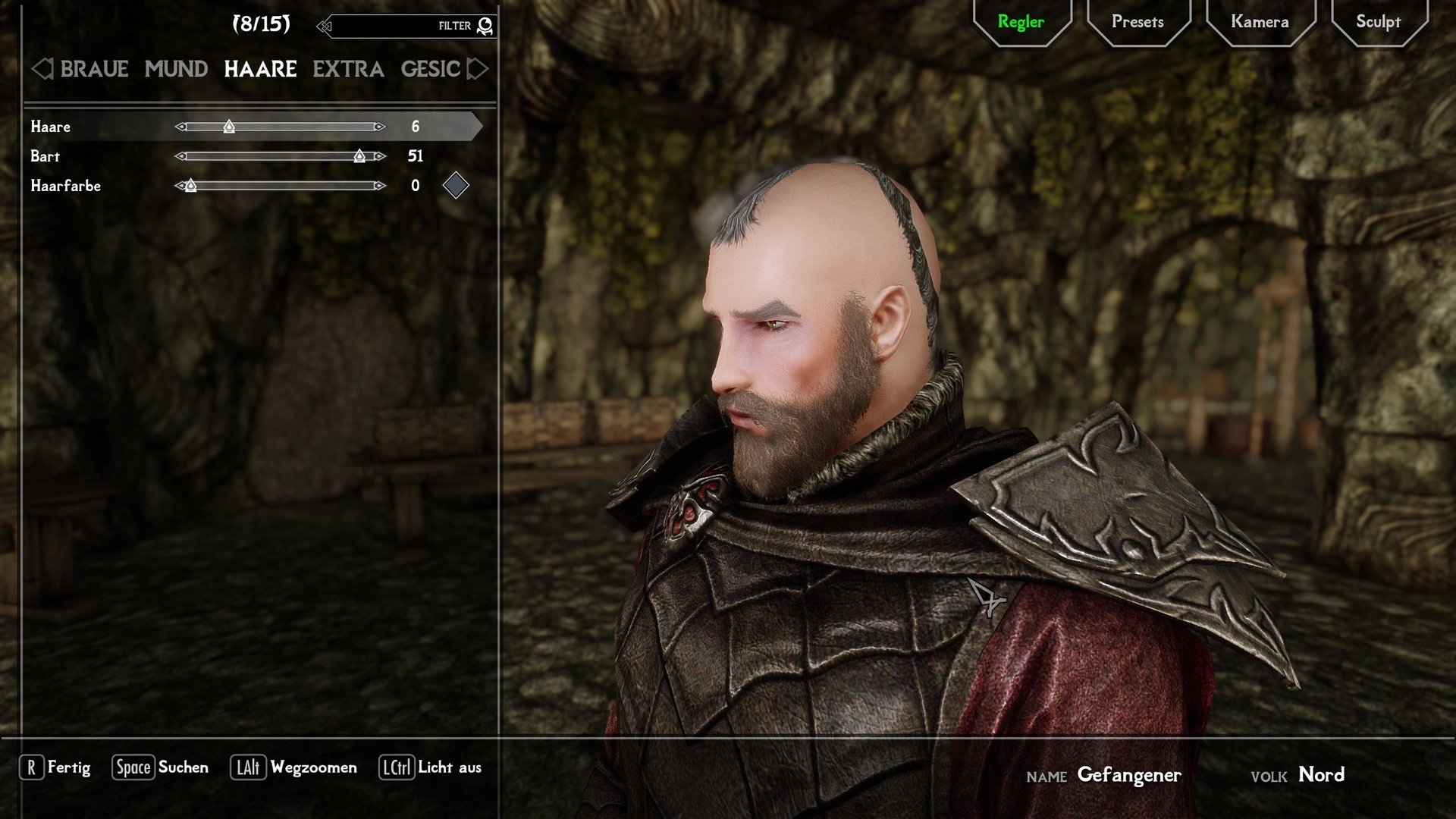1456x819 pixels.
Task: Open the Haarfarbe color swatch
Action: tap(456, 185)
